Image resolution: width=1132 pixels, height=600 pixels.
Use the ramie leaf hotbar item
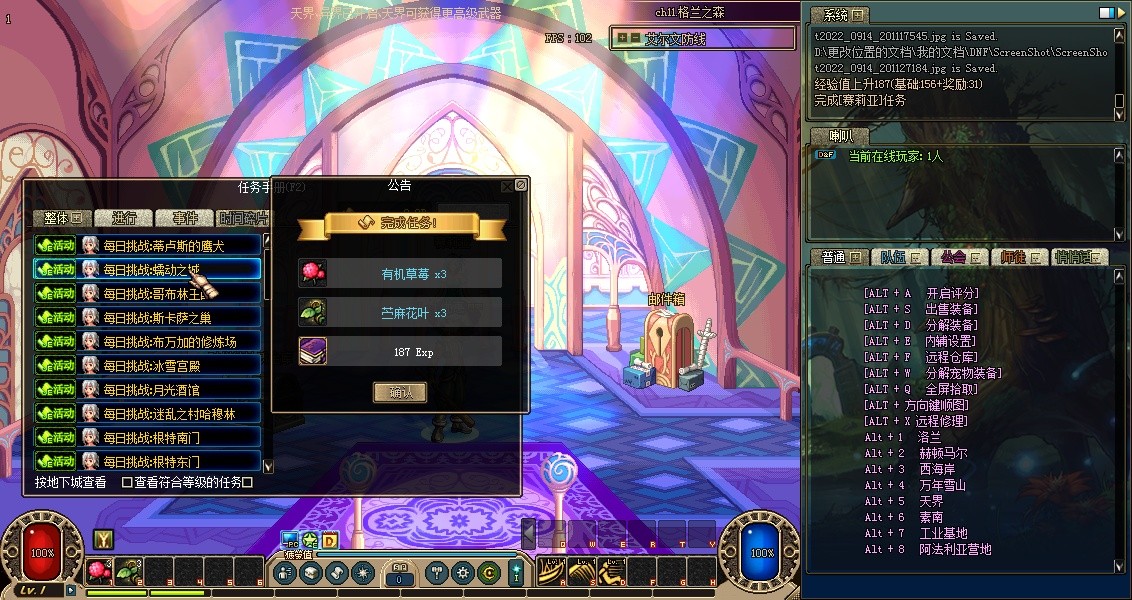[127, 571]
